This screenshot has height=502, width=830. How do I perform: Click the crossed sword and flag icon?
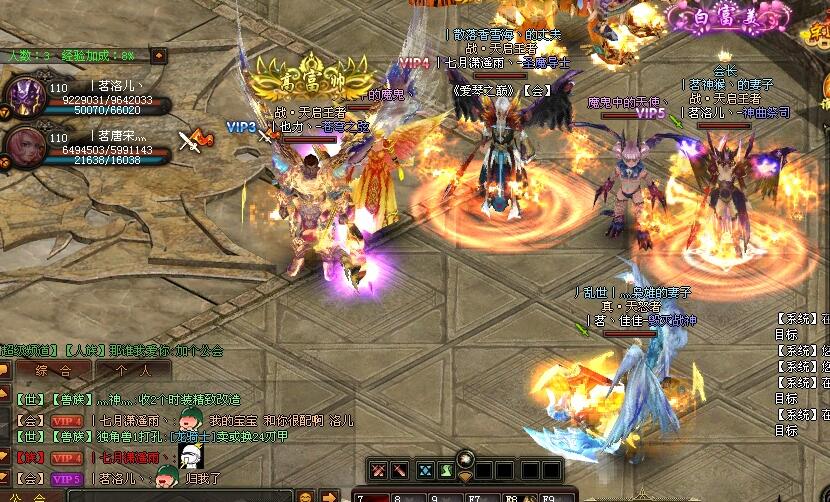195,140
